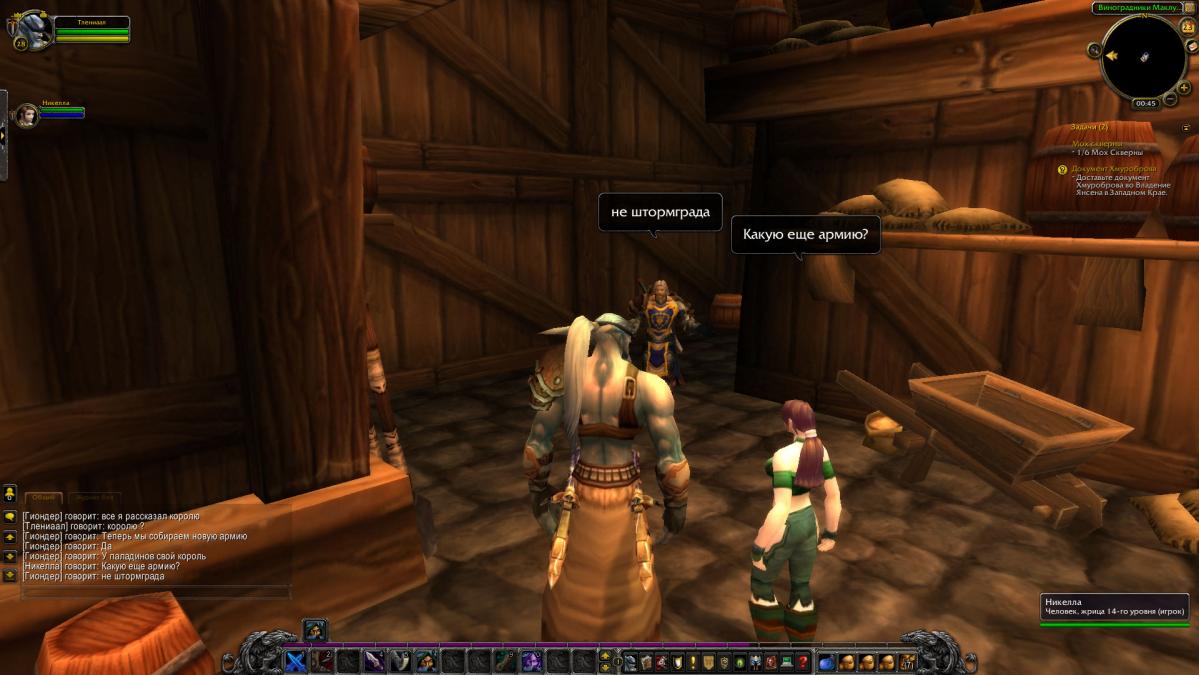This screenshot has height=675, width=1199.
Task: Click the player portrait of Тлениаал
Action: [33, 30]
